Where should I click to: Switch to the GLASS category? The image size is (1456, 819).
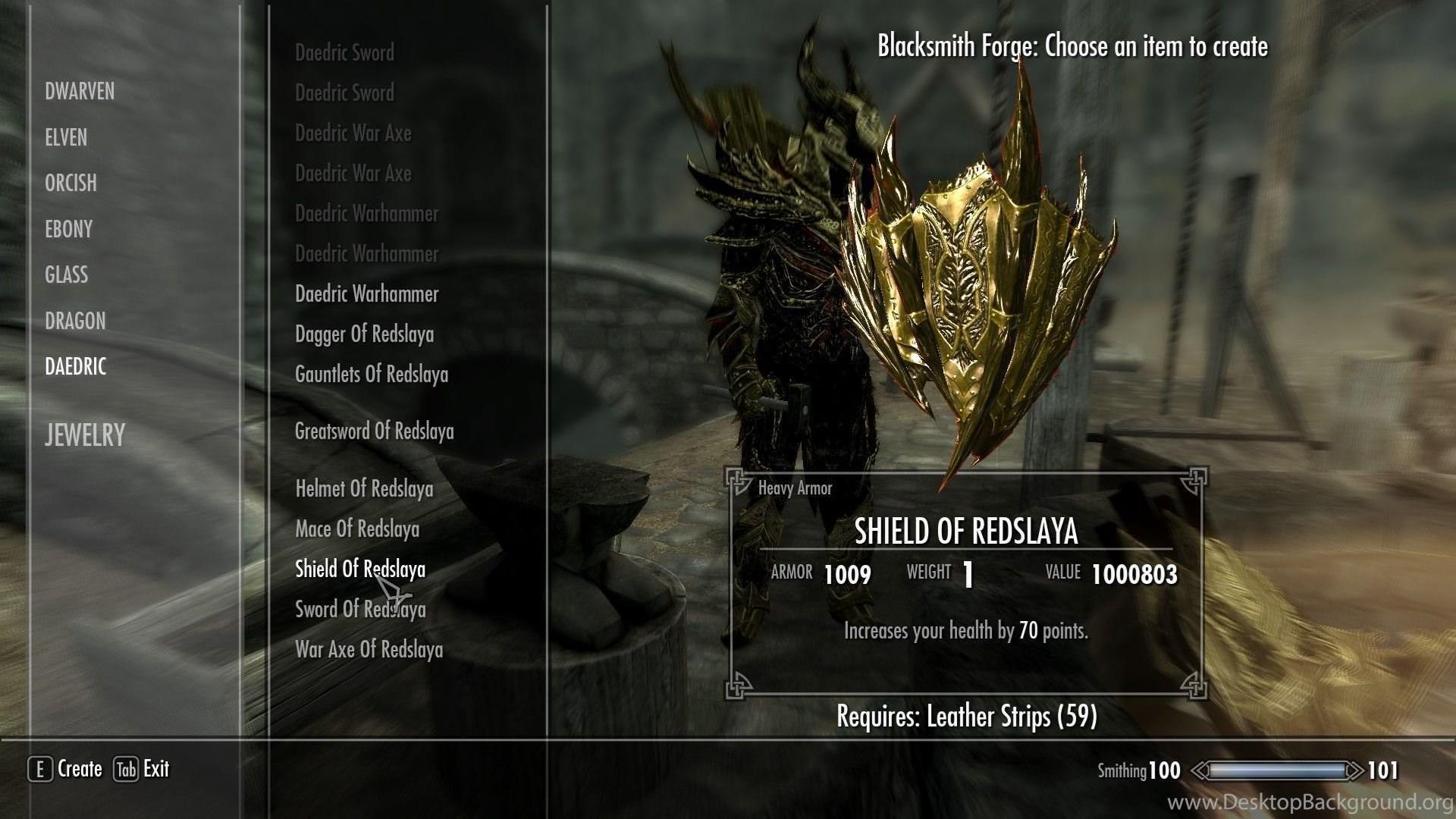[66, 275]
